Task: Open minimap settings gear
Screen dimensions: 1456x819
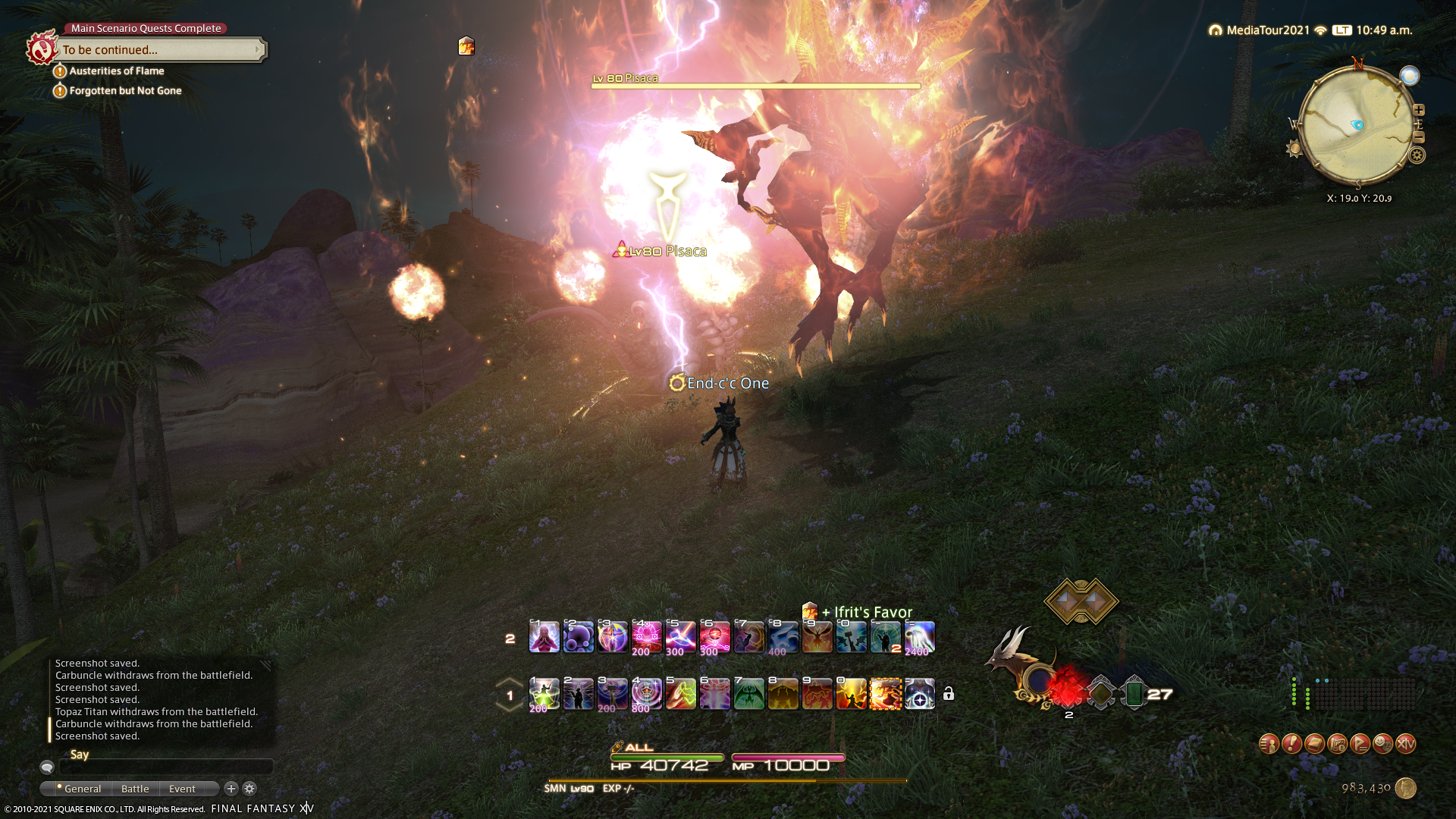Action: pyautogui.click(x=1417, y=155)
